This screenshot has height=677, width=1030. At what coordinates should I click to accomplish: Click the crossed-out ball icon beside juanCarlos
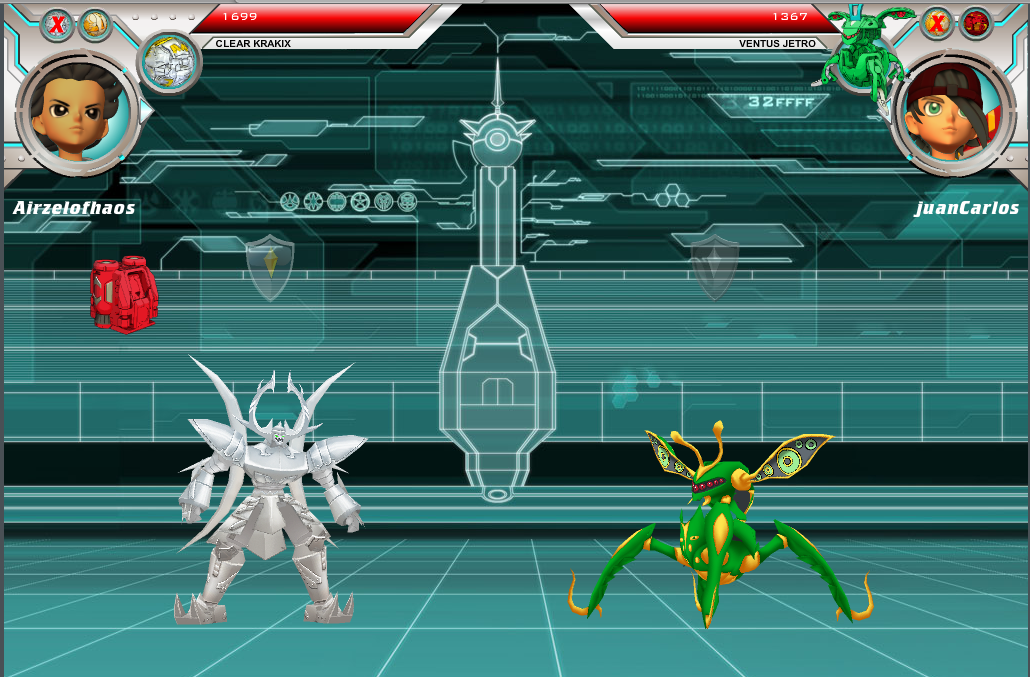coord(937,22)
